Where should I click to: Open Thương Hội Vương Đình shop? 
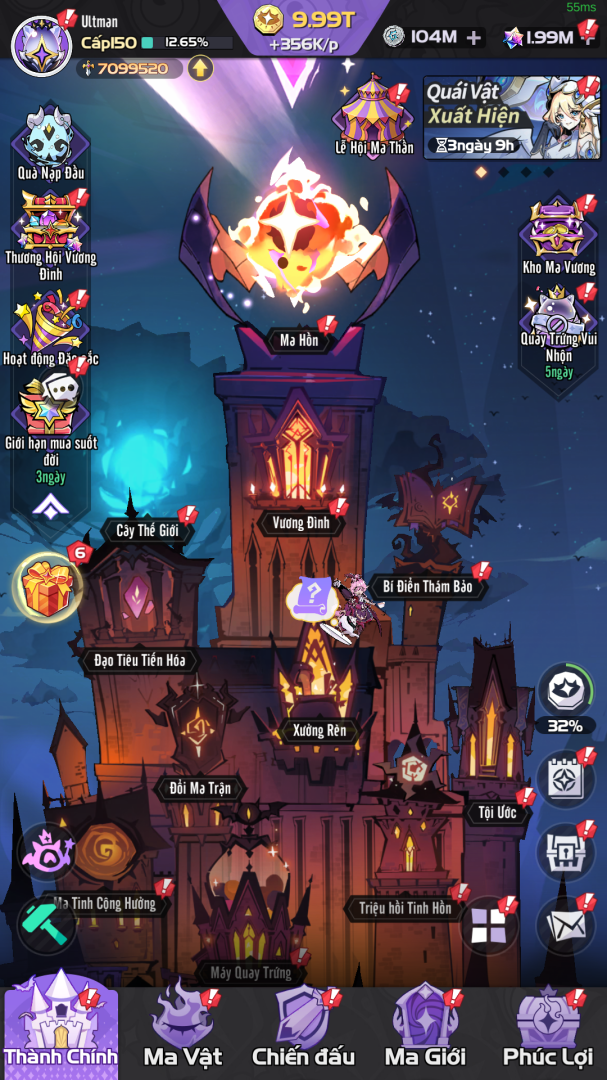point(50,230)
